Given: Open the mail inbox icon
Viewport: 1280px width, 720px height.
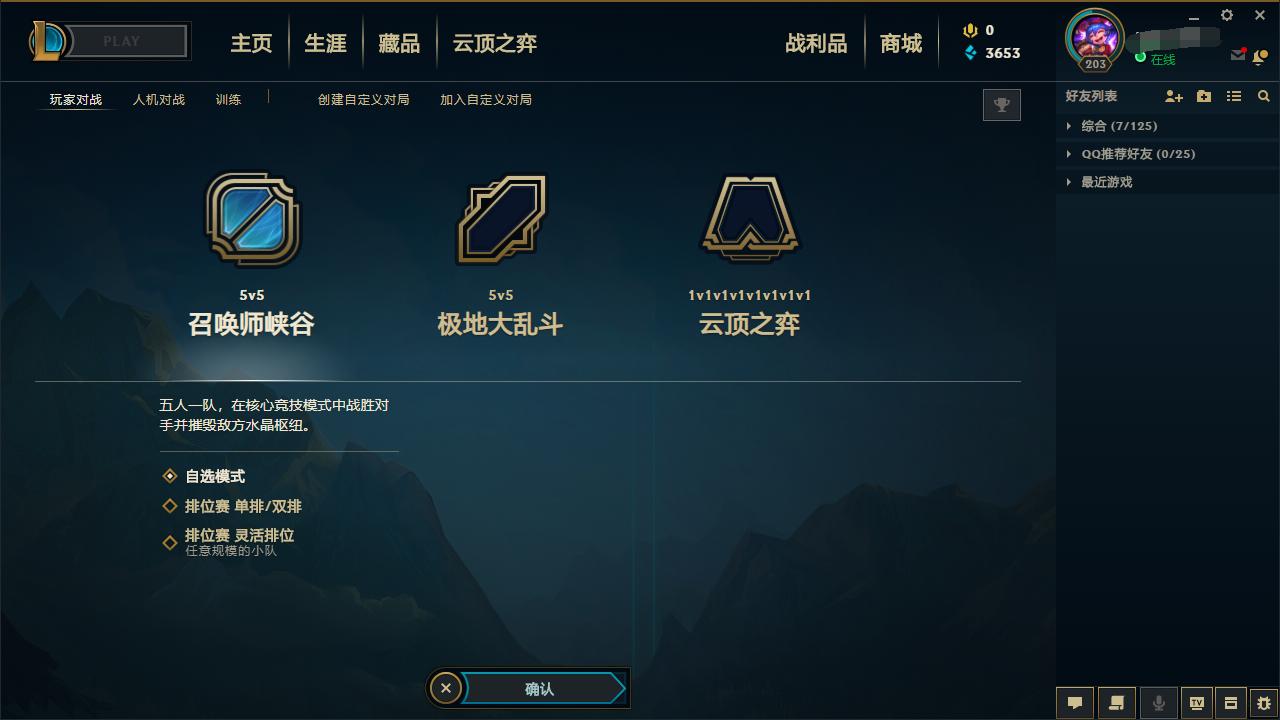Looking at the screenshot, I should click(x=1236, y=56).
